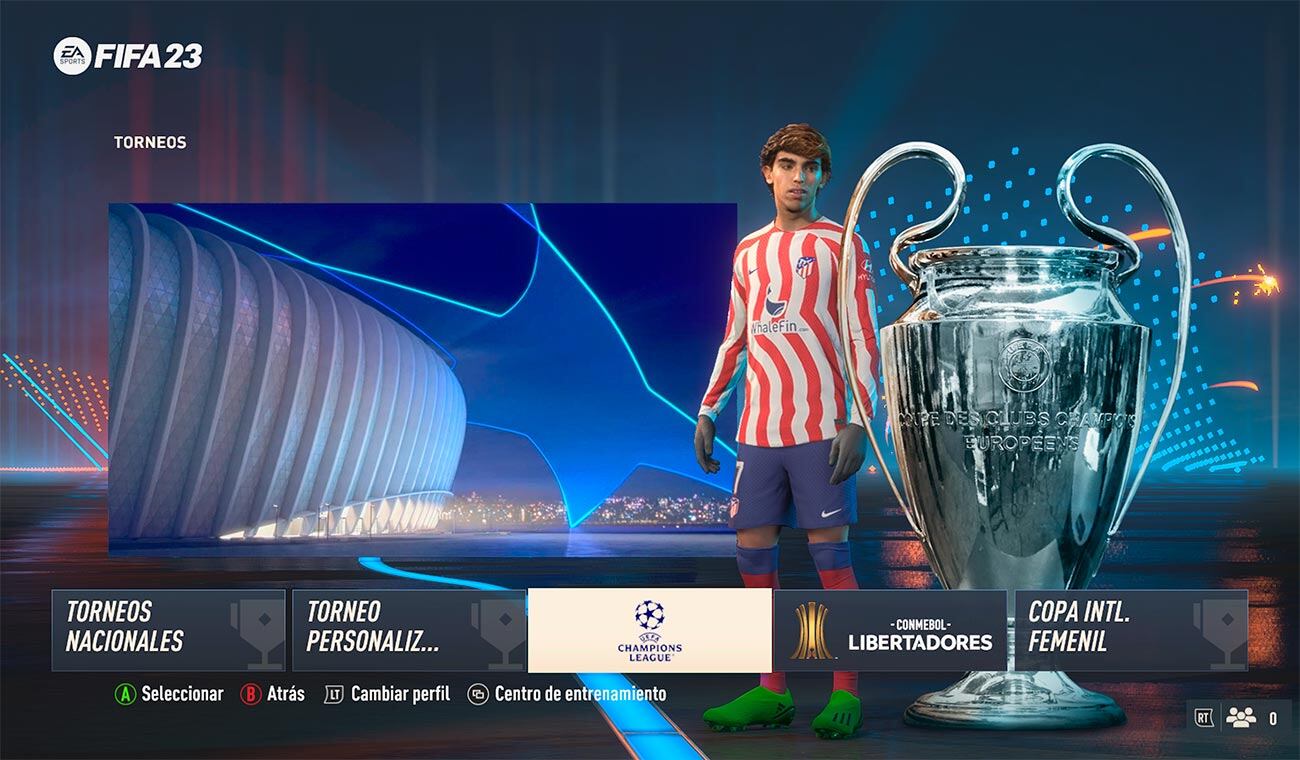Viewport: 1300px width, 760px height.
Task: Select the UEFA Champions League logo
Action: tap(649, 631)
